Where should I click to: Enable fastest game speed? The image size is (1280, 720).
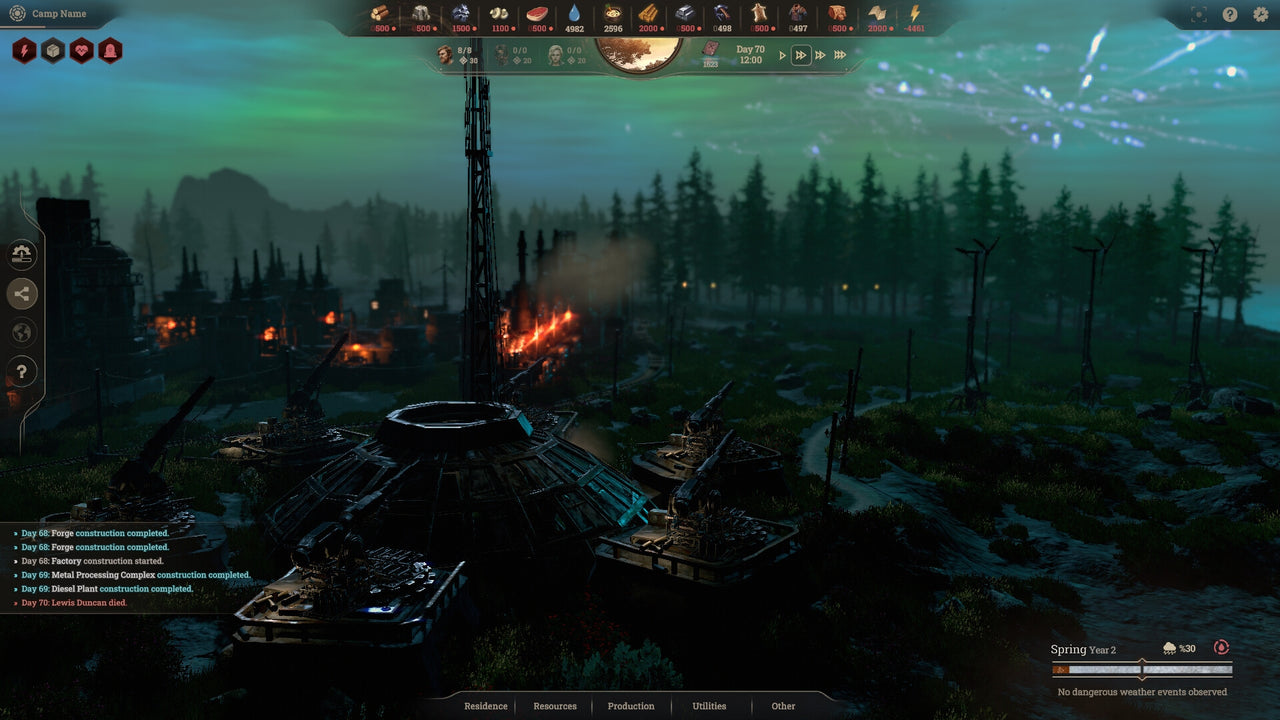840,55
